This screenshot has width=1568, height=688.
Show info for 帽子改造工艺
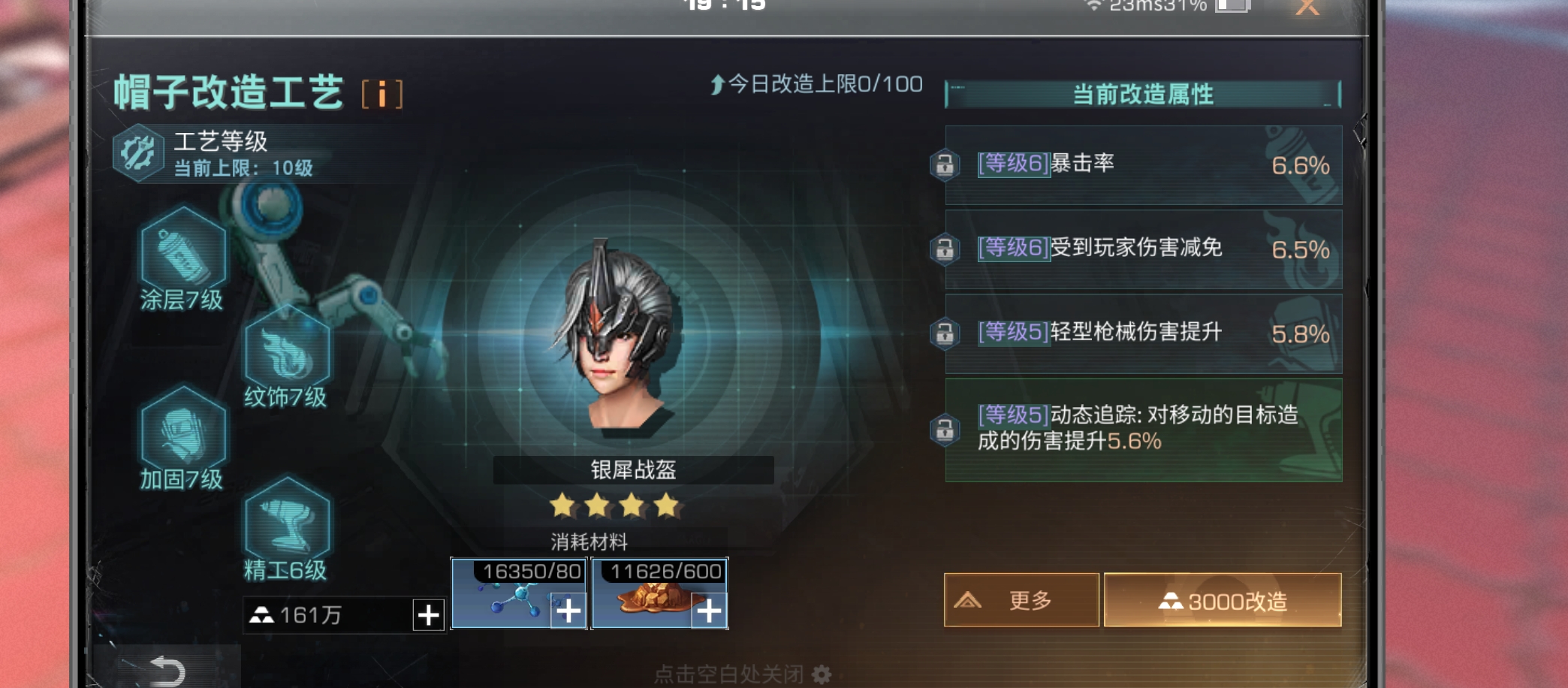381,95
